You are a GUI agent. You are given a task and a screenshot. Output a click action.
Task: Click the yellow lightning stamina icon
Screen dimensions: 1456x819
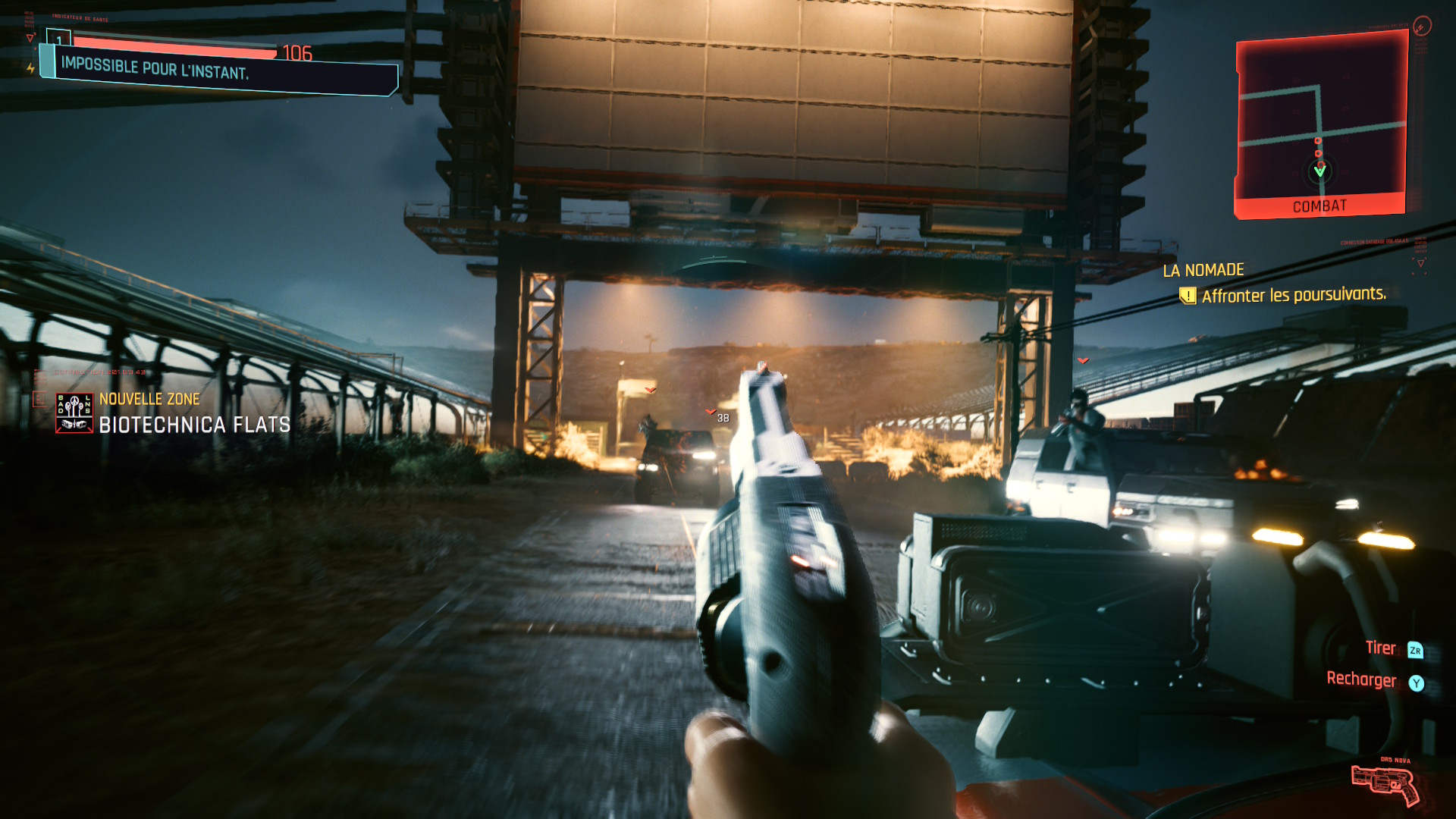pyautogui.click(x=30, y=68)
